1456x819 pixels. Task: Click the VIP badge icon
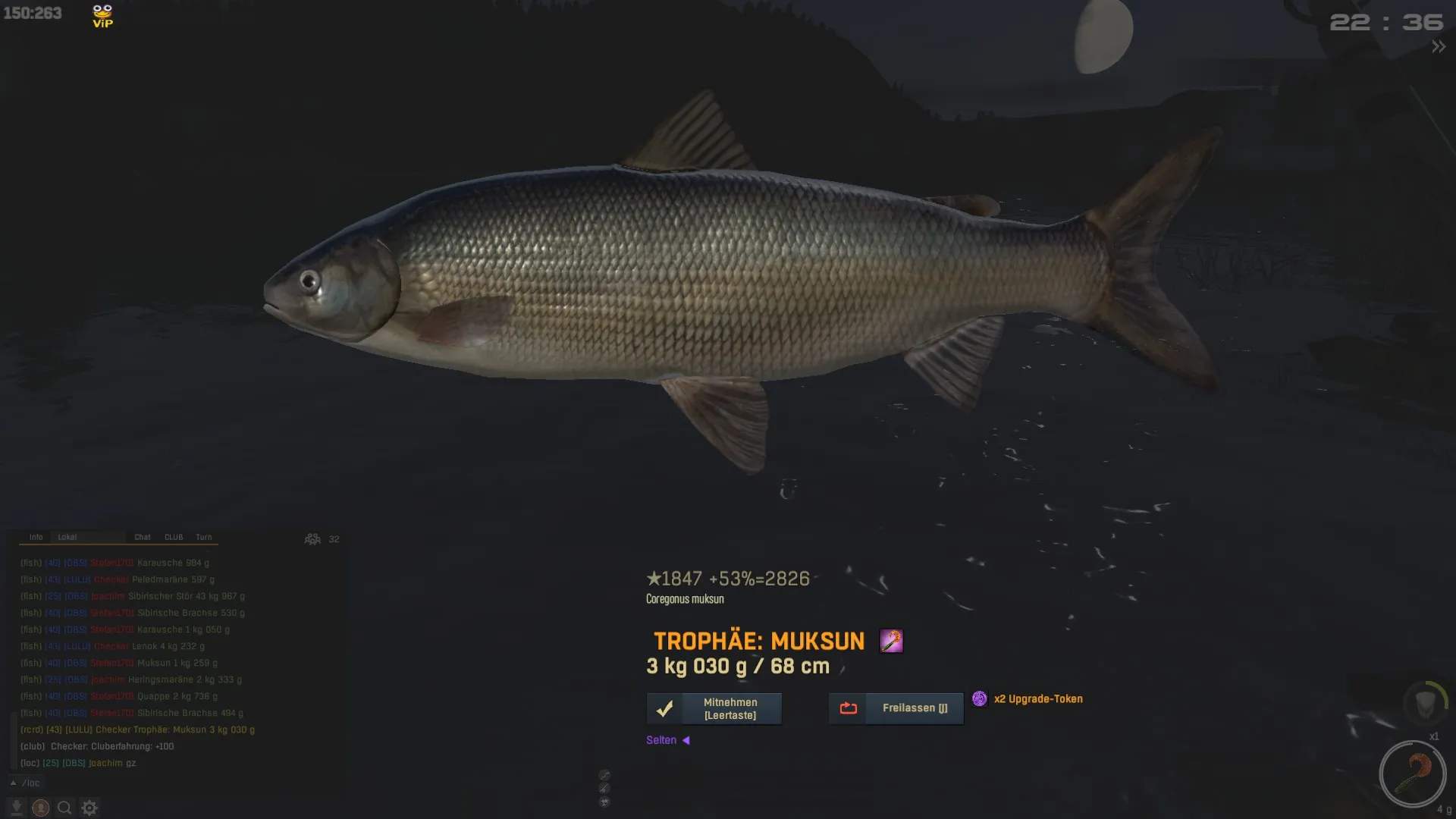pos(102,16)
